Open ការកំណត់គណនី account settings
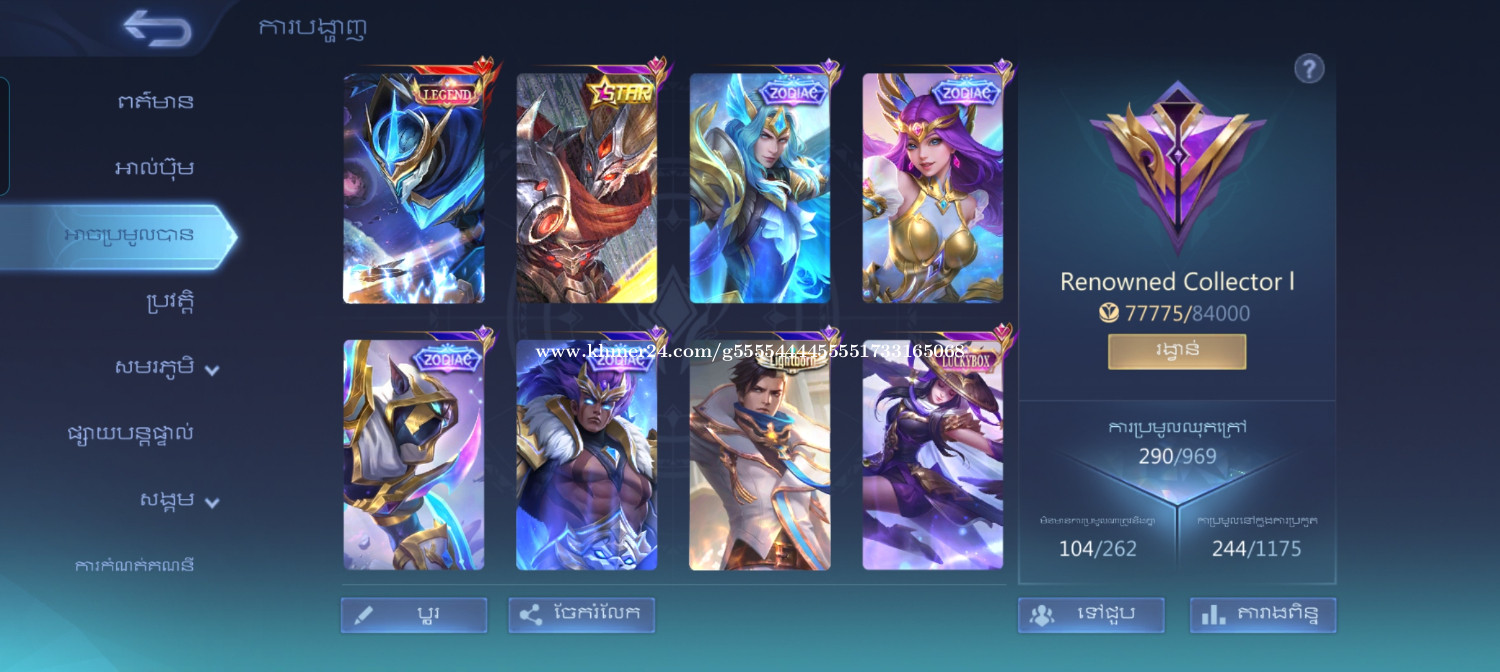1500x672 pixels. pos(134,566)
